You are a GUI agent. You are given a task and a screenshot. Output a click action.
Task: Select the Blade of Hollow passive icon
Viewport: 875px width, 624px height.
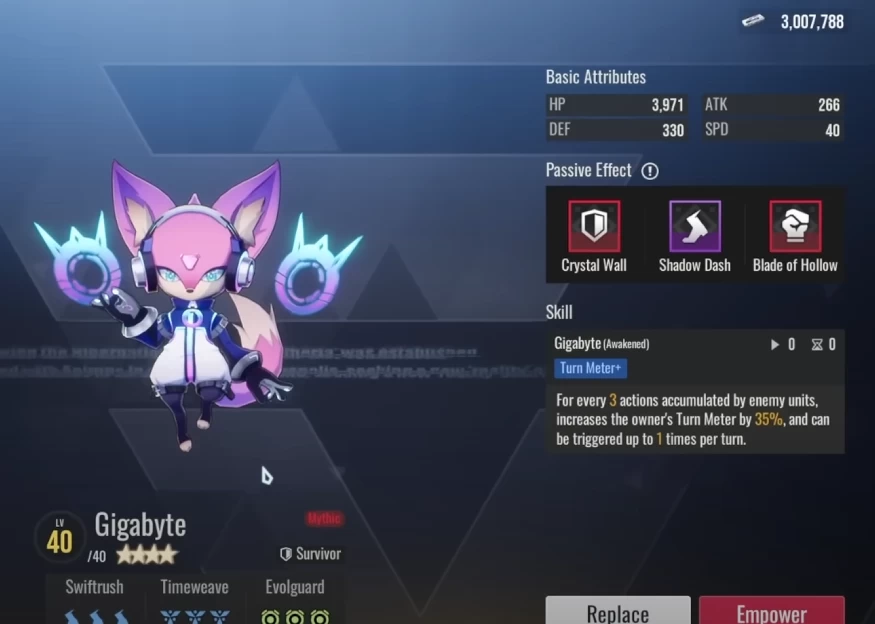click(795, 226)
